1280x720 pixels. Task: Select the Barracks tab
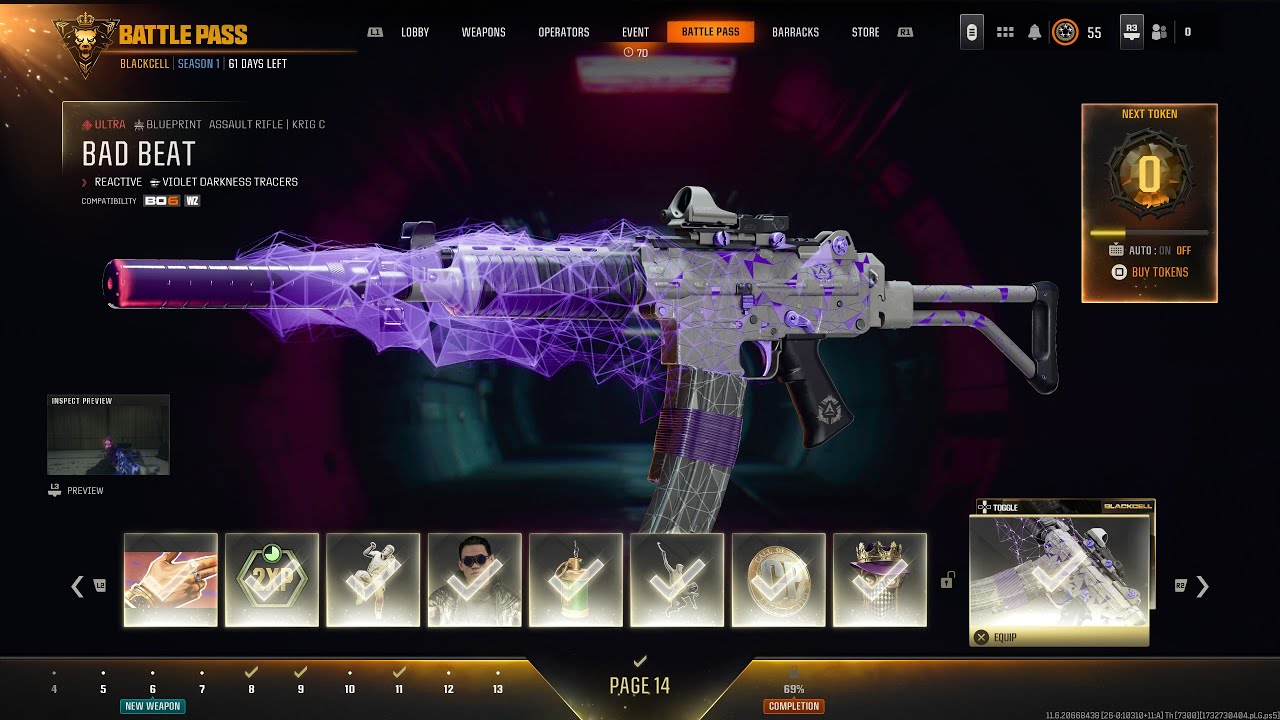(795, 32)
